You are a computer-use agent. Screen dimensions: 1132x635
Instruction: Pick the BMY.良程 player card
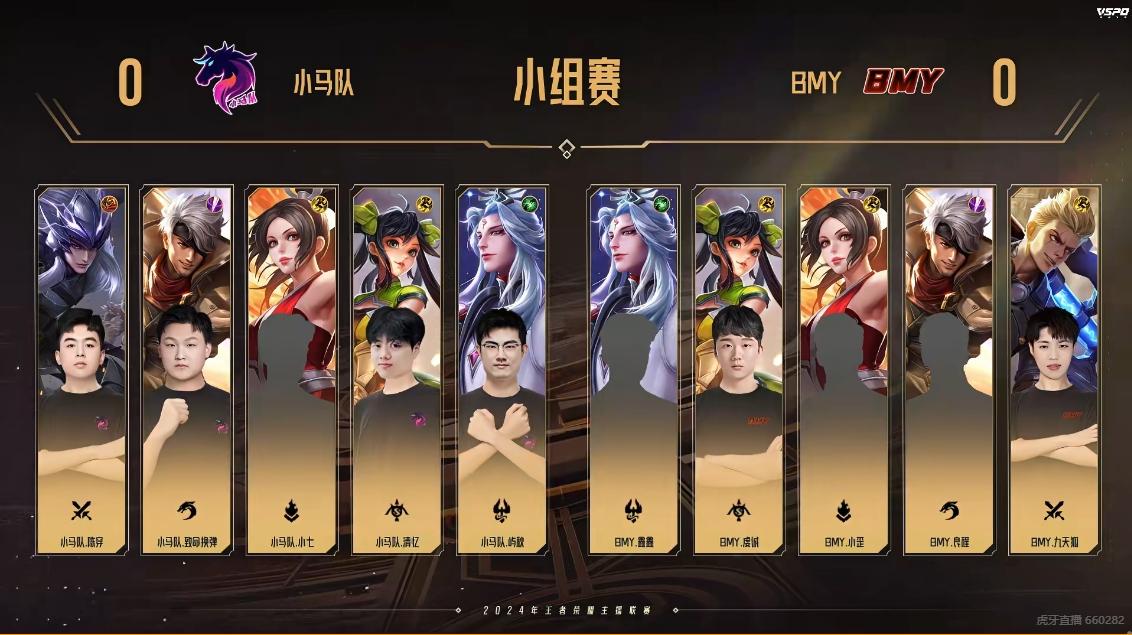(949, 370)
